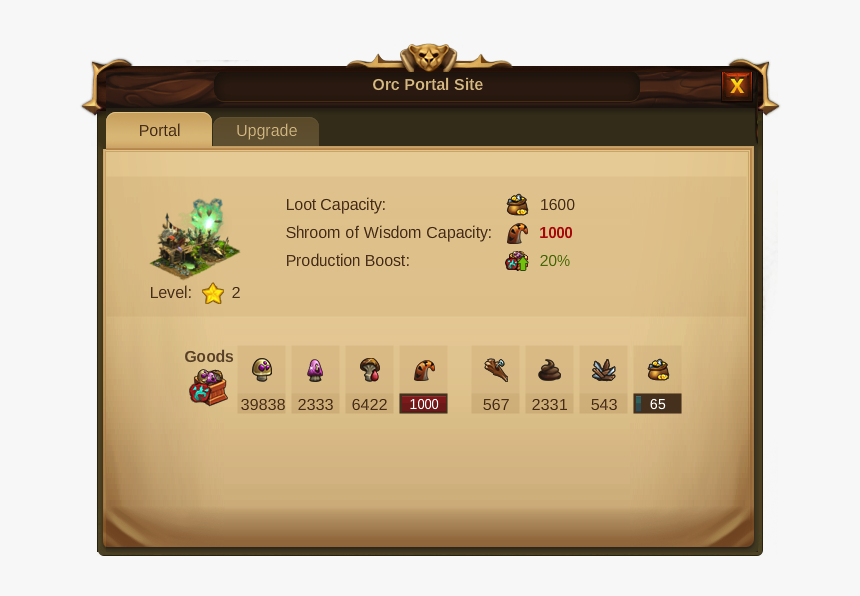This screenshot has width=860, height=596.
Task: Select the wooden club goods slot showing 567
Action: (x=496, y=379)
